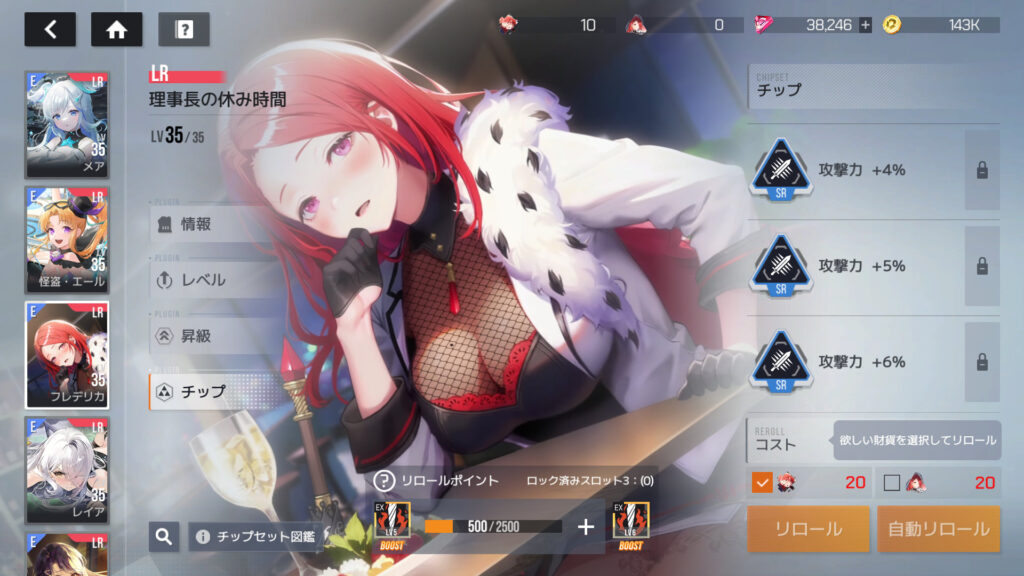Image resolution: width=1024 pixels, height=576 pixels.
Task: Select the メア character card
Action: [66, 123]
